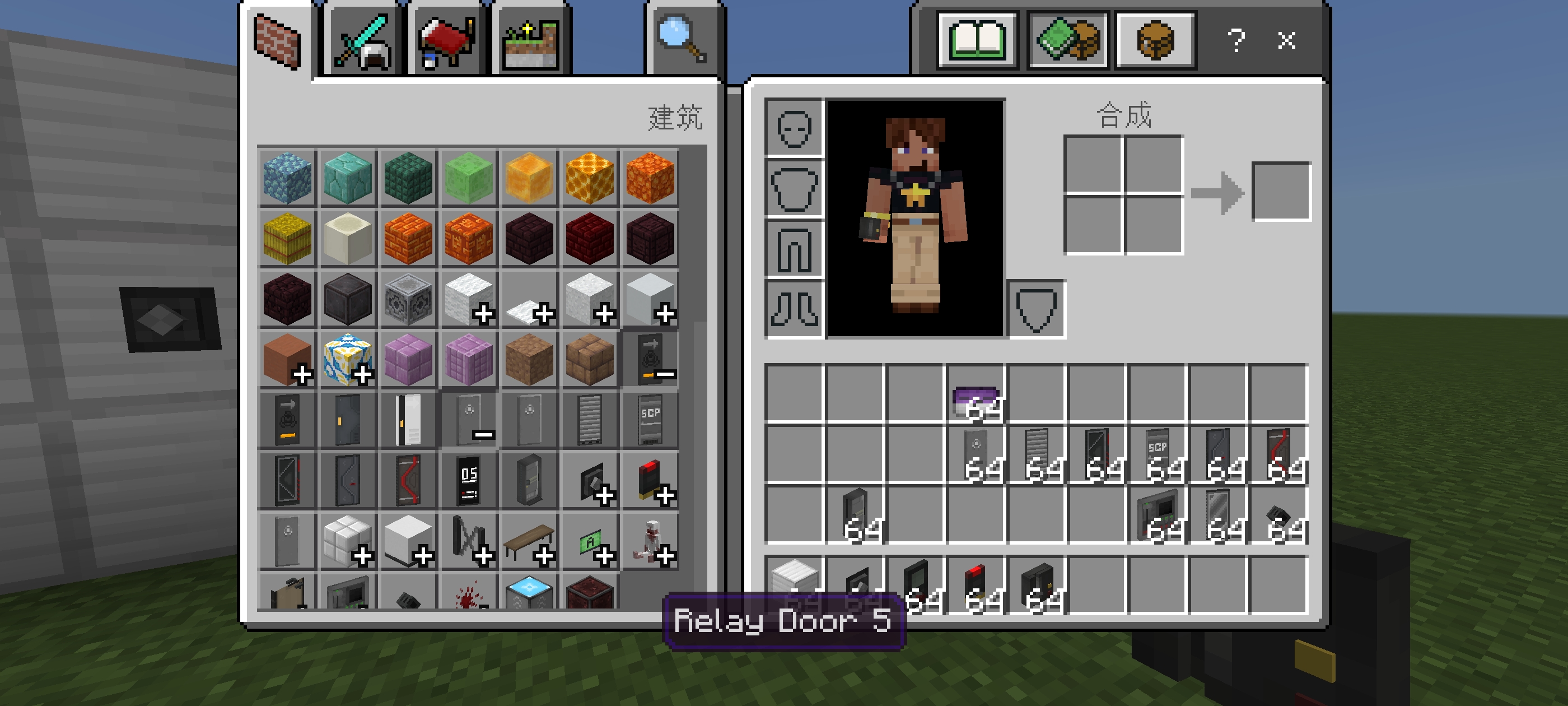Open the green recipe book
The image size is (1568, 706).
pyautogui.click(x=977, y=40)
